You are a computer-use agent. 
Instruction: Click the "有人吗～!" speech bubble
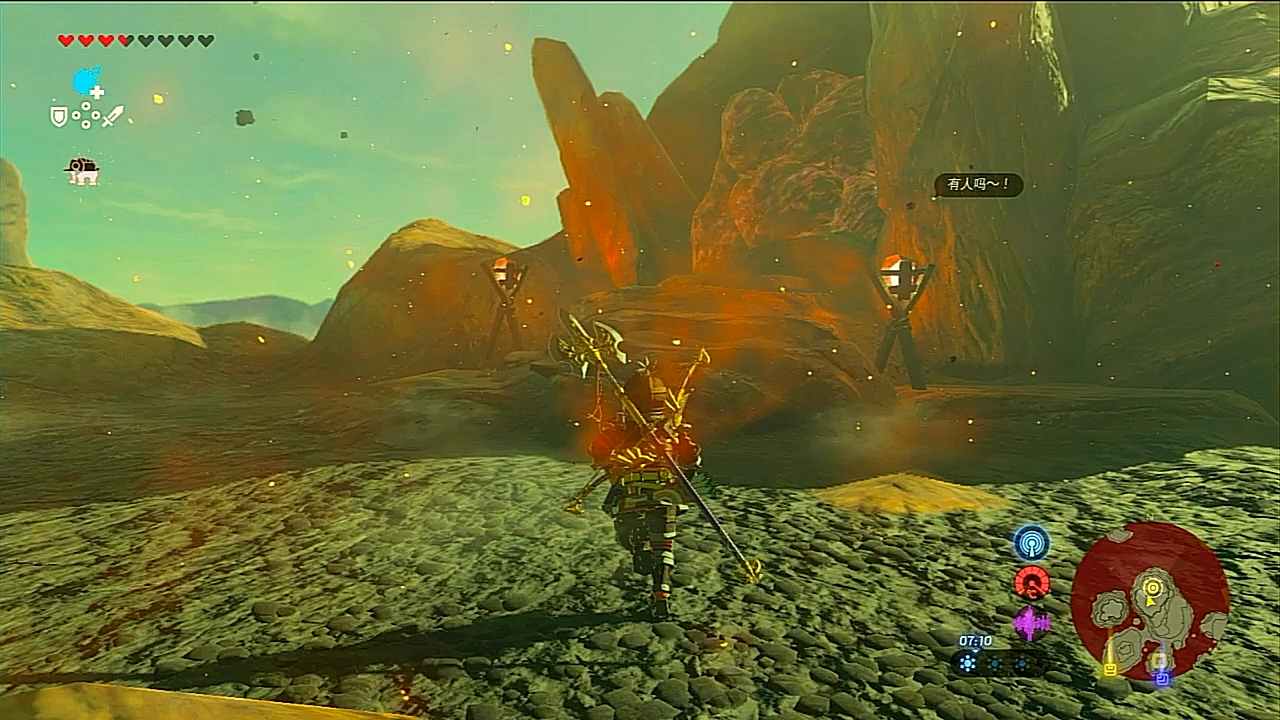tap(979, 185)
